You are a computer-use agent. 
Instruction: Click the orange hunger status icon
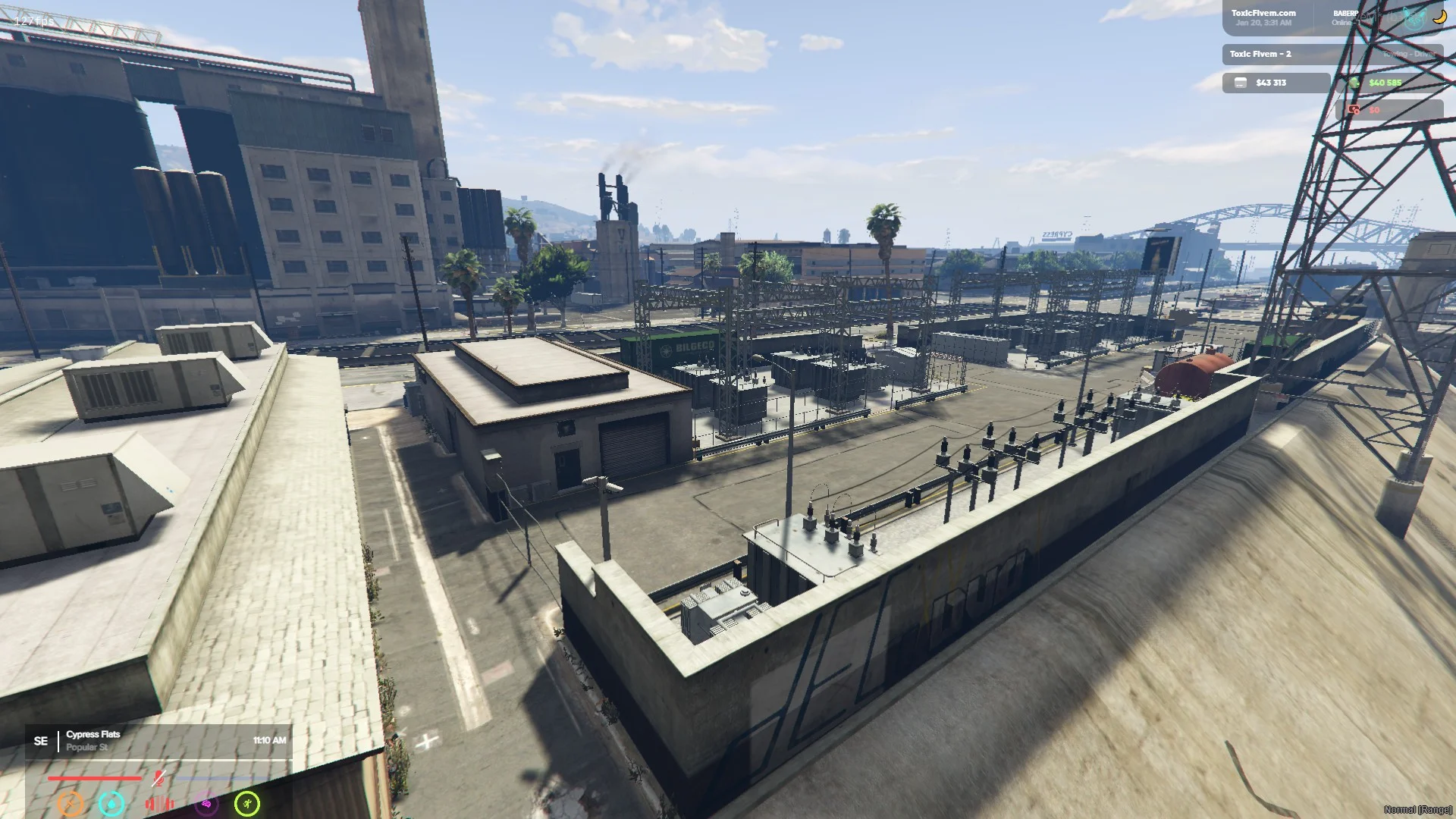pyautogui.click(x=71, y=804)
